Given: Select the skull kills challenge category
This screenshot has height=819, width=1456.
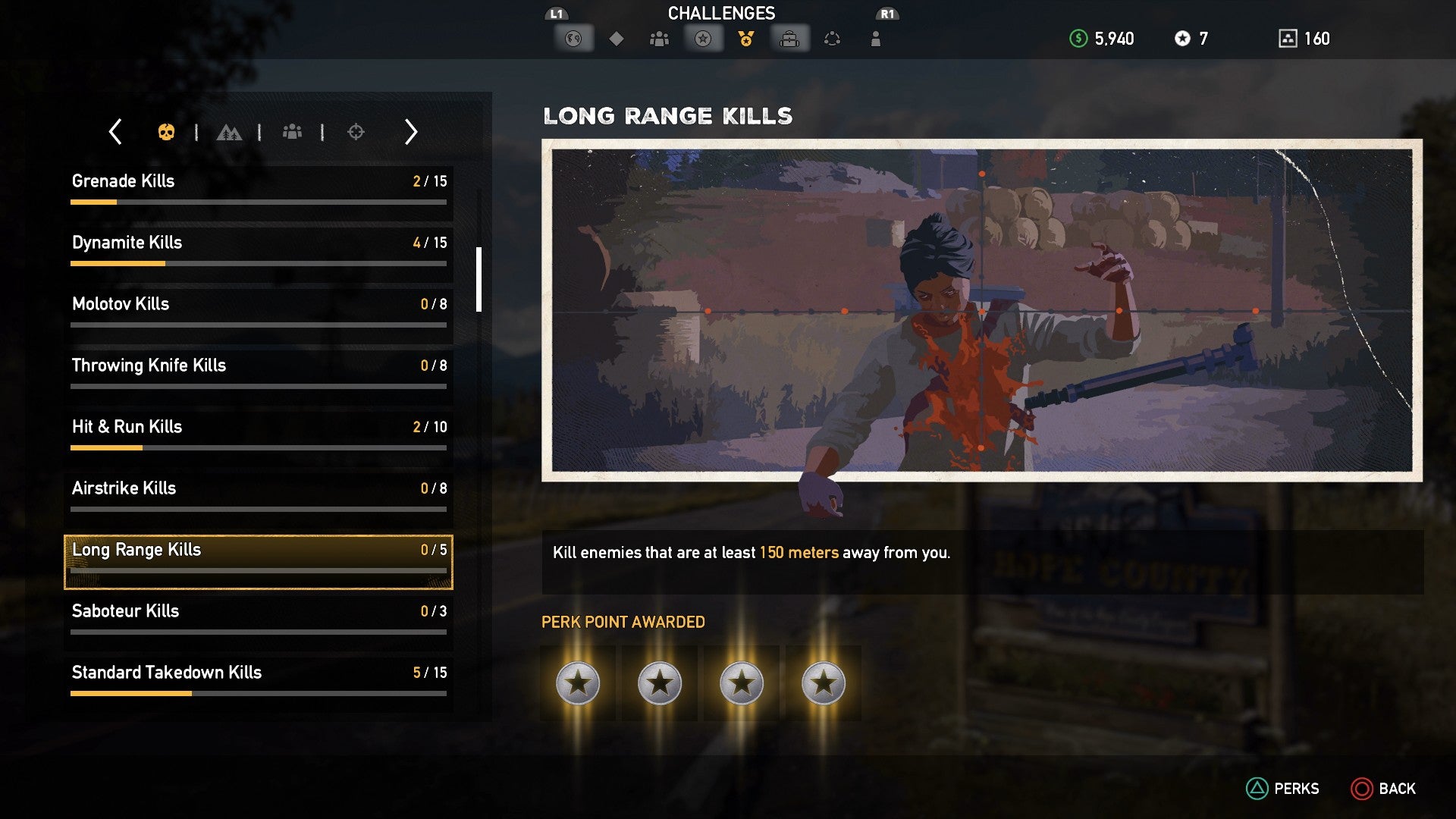Looking at the screenshot, I should [168, 131].
